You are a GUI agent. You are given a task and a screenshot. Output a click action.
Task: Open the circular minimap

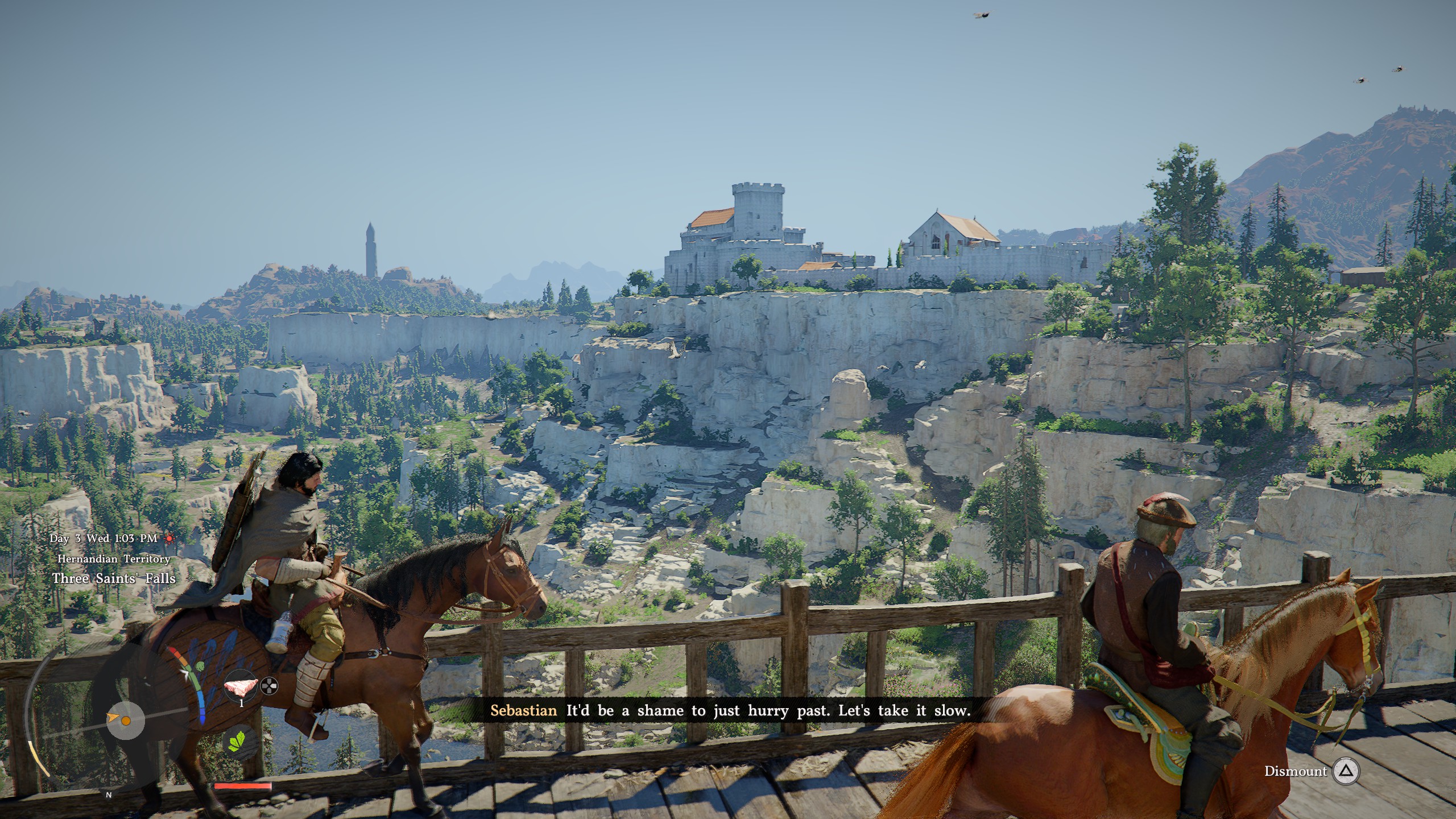coord(126,721)
